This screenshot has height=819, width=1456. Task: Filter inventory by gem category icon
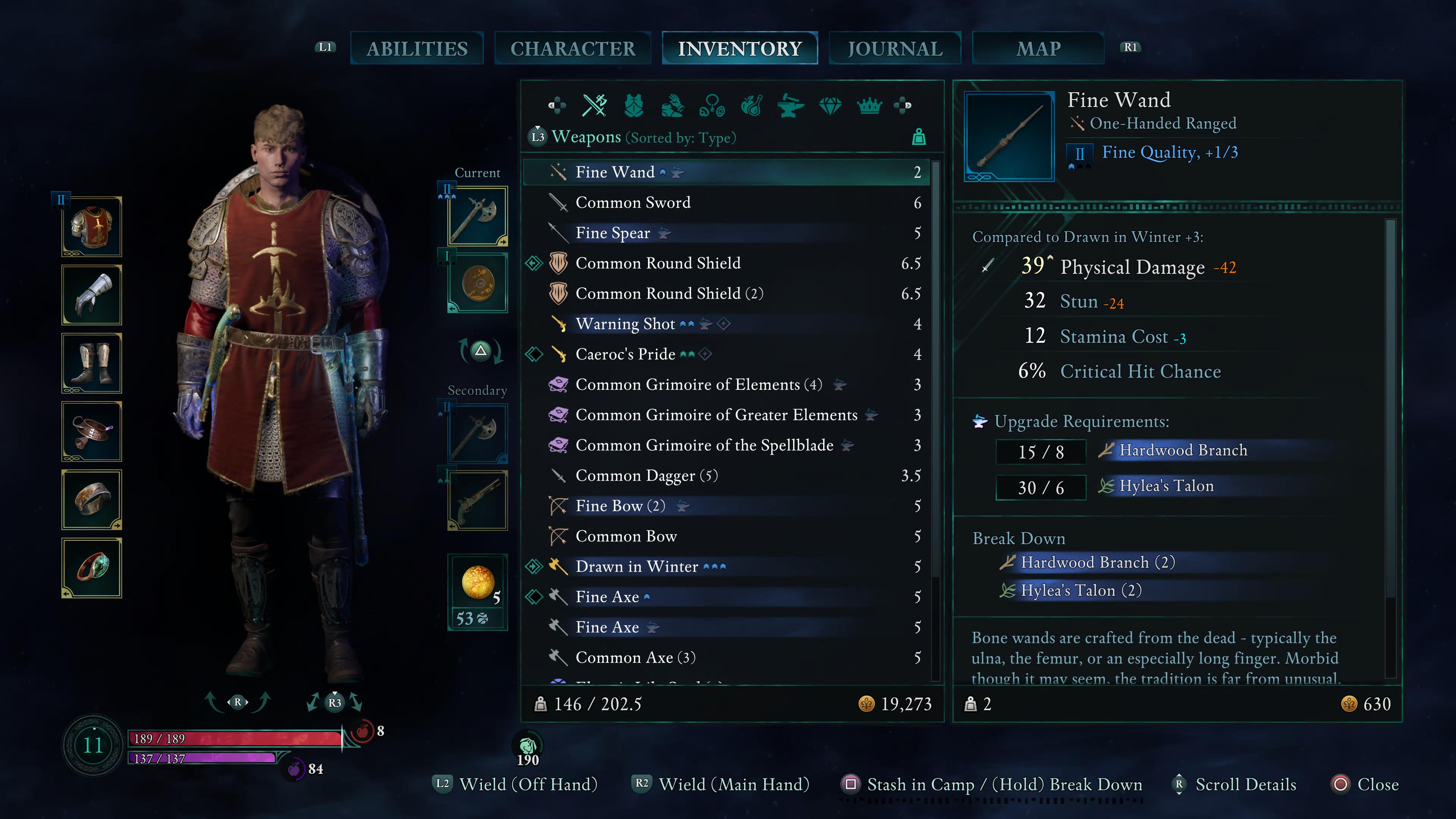(x=830, y=105)
